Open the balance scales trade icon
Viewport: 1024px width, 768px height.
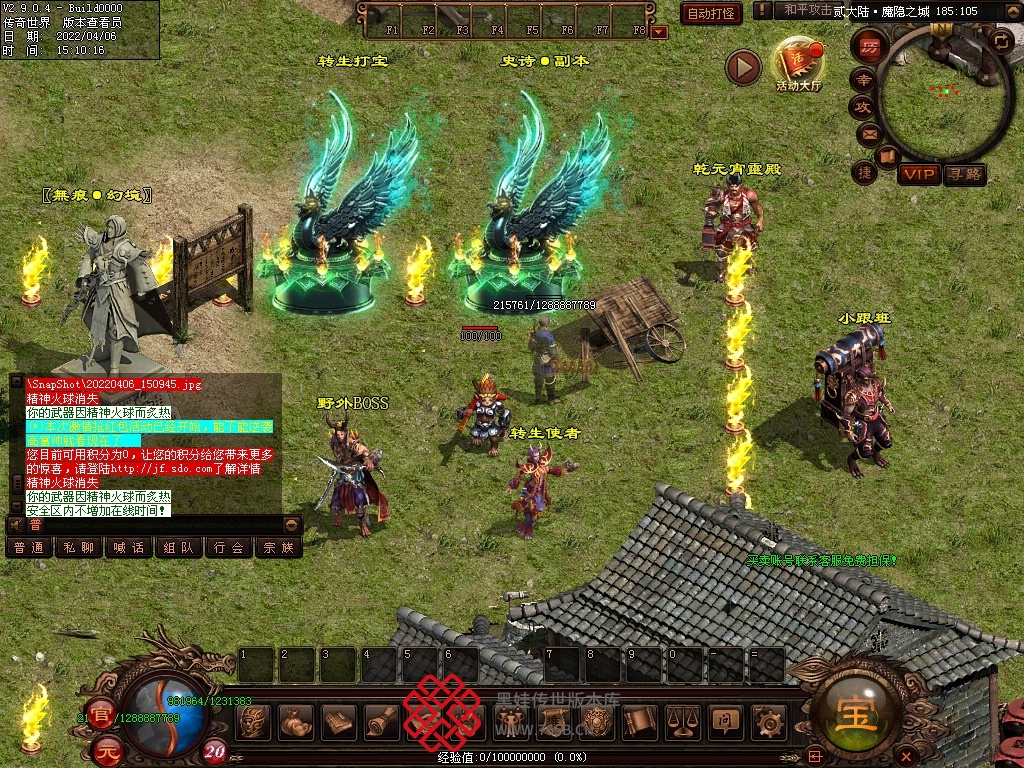pyautogui.click(x=682, y=720)
